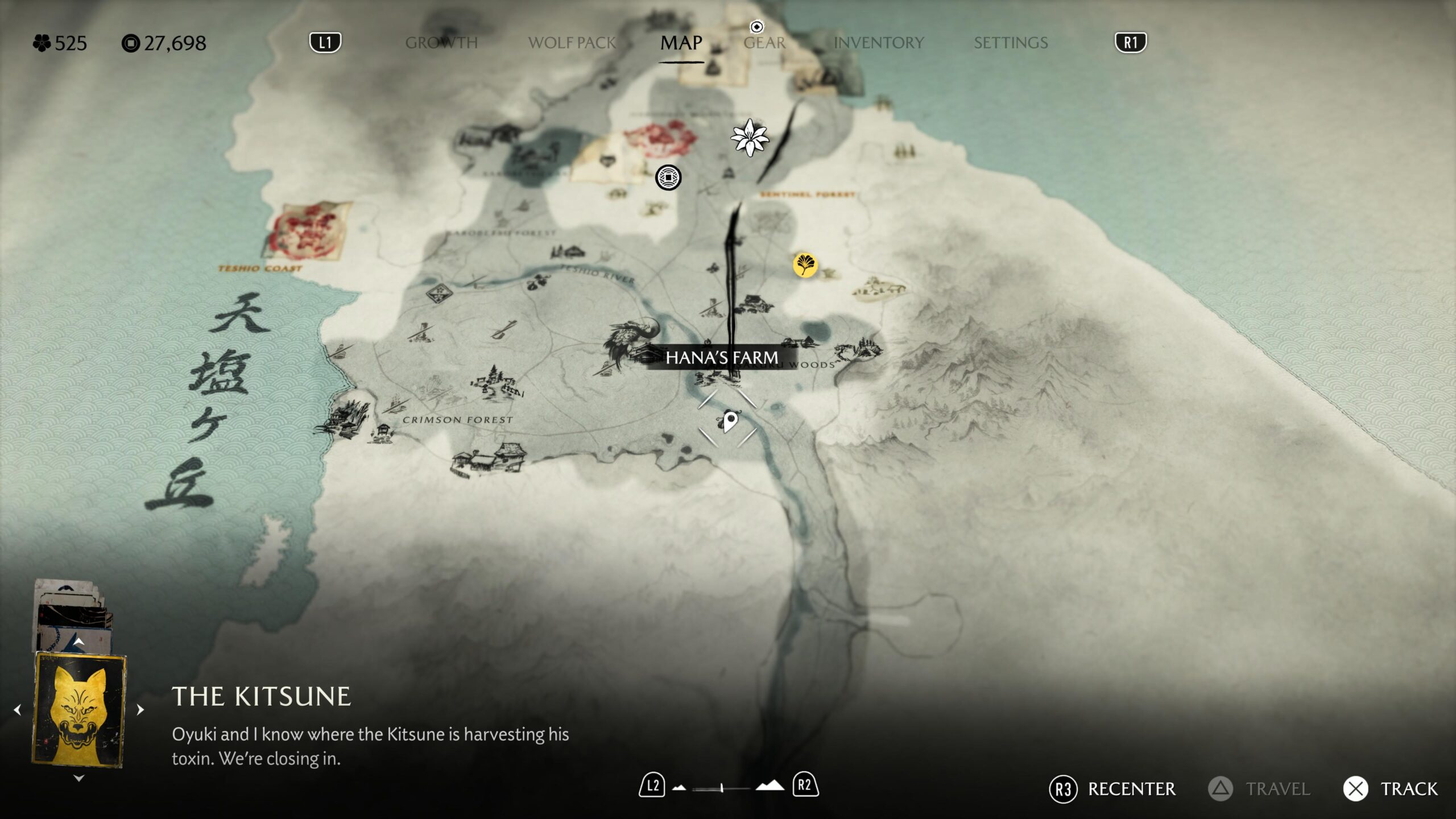1456x819 pixels.
Task: Go to the Gear tab
Action: 764,43
